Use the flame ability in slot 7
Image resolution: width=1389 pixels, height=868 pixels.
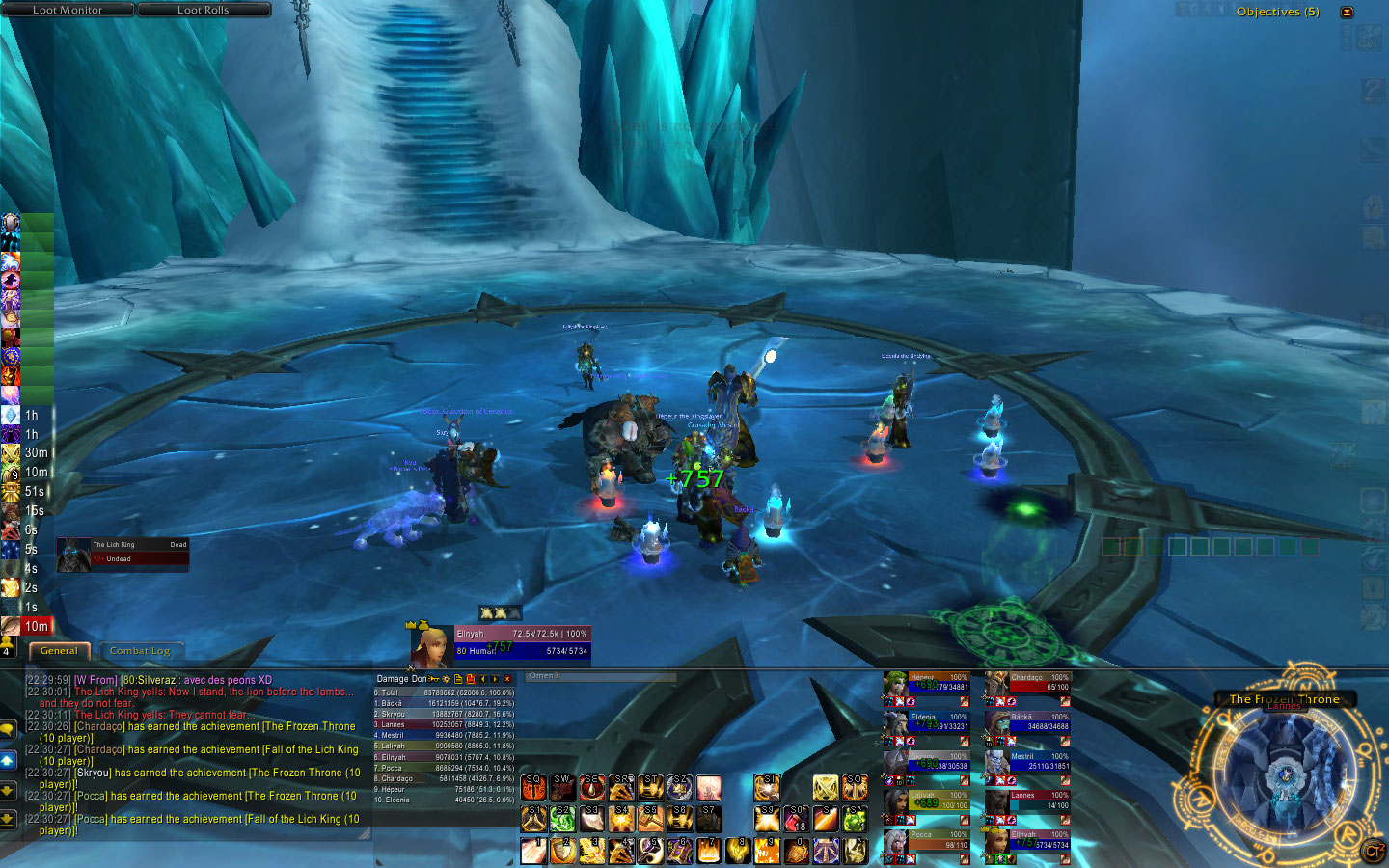(709, 850)
